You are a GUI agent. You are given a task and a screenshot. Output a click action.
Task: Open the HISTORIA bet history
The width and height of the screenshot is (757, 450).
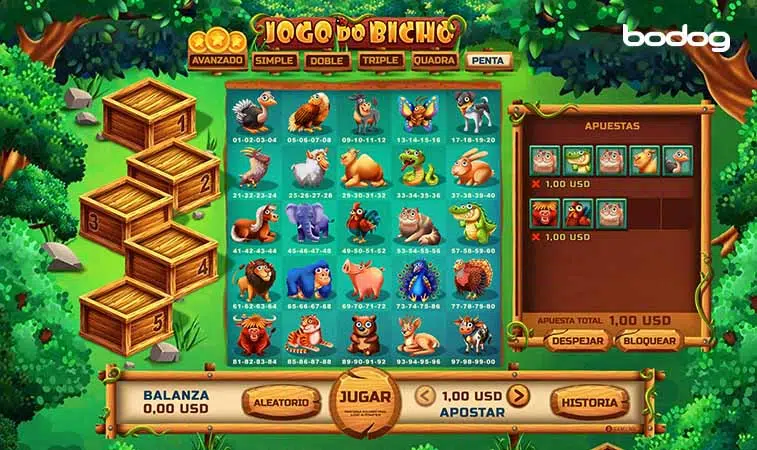tap(591, 401)
